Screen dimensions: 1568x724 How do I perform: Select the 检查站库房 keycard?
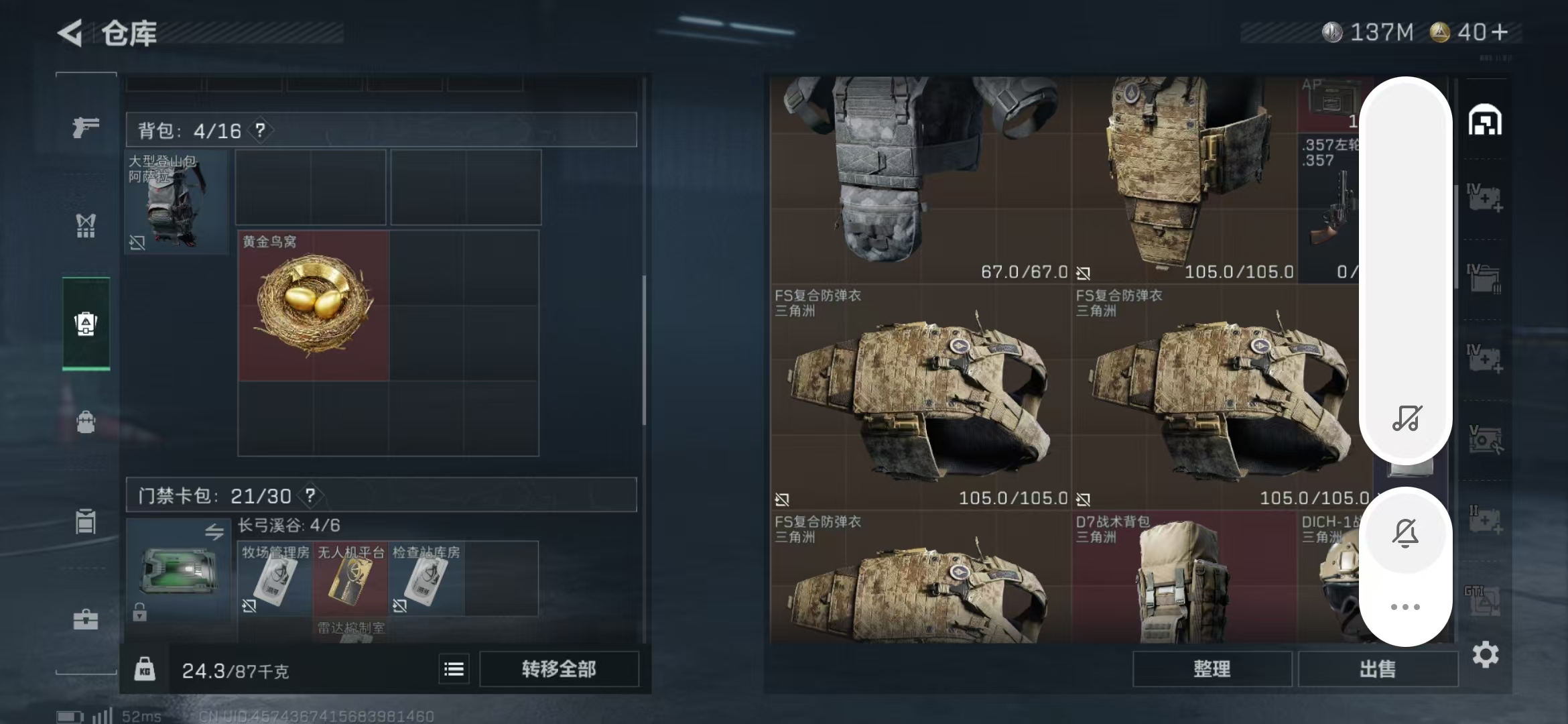click(426, 578)
